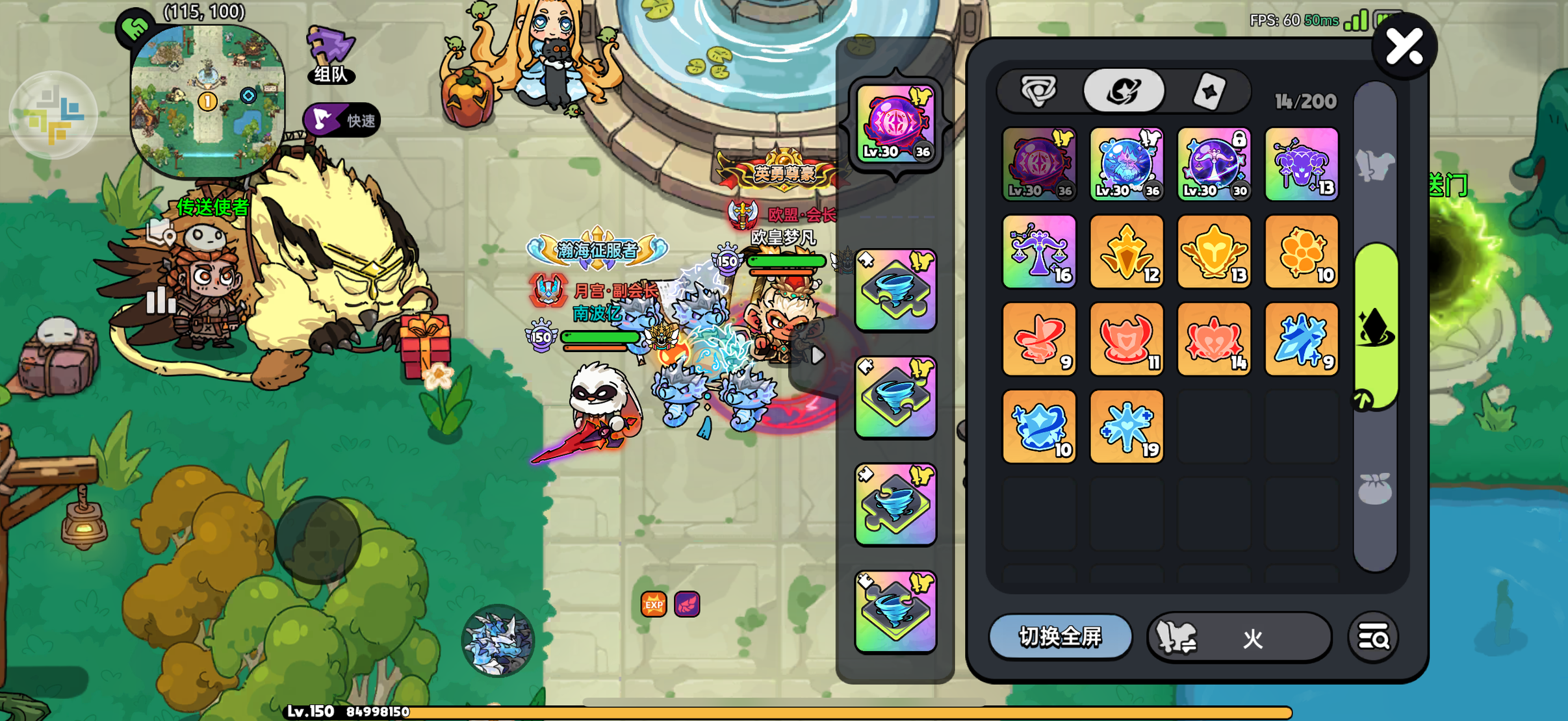This screenshot has width=1568, height=721.
Task: Open the inventory search filter
Action: pyautogui.click(x=1373, y=638)
